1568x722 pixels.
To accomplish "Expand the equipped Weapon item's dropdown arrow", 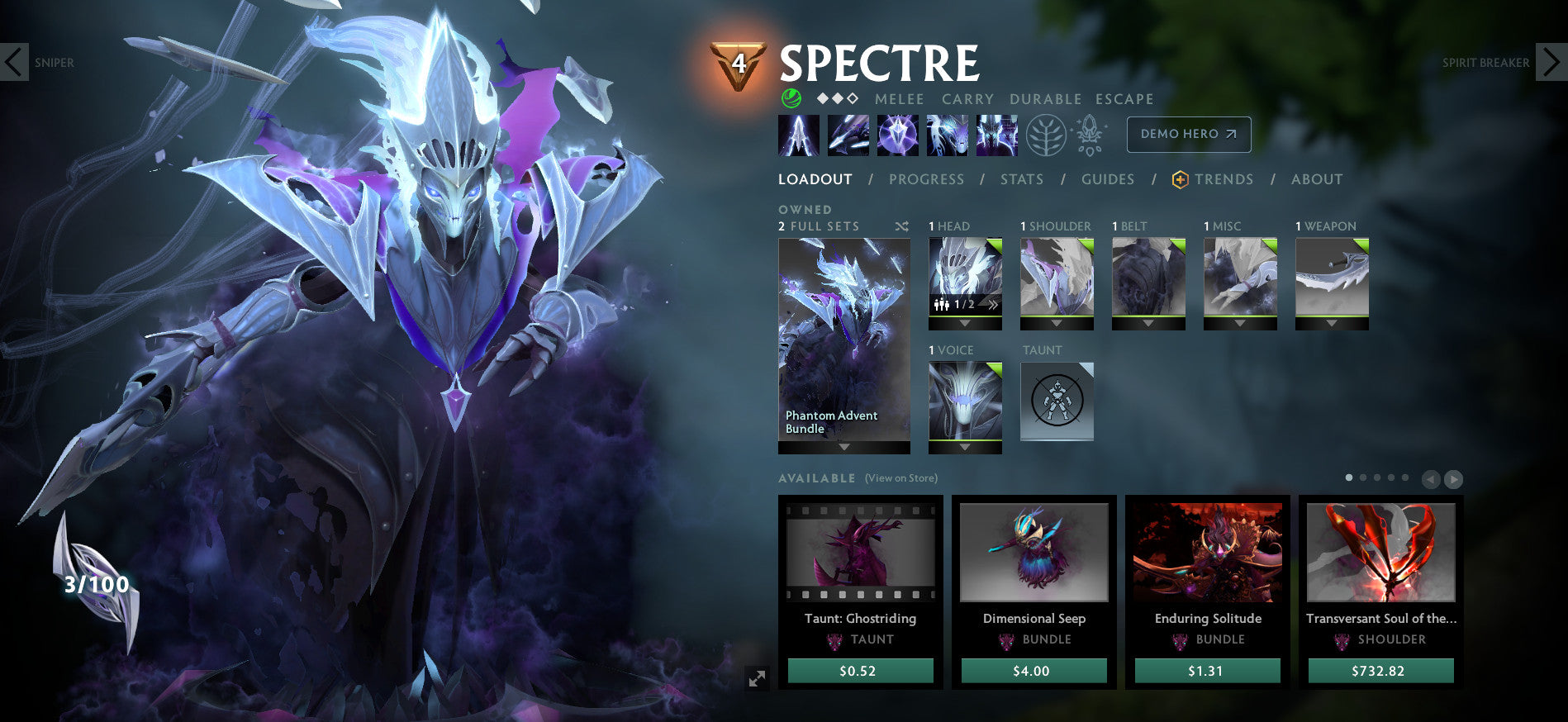I will (x=1330, y=321).
